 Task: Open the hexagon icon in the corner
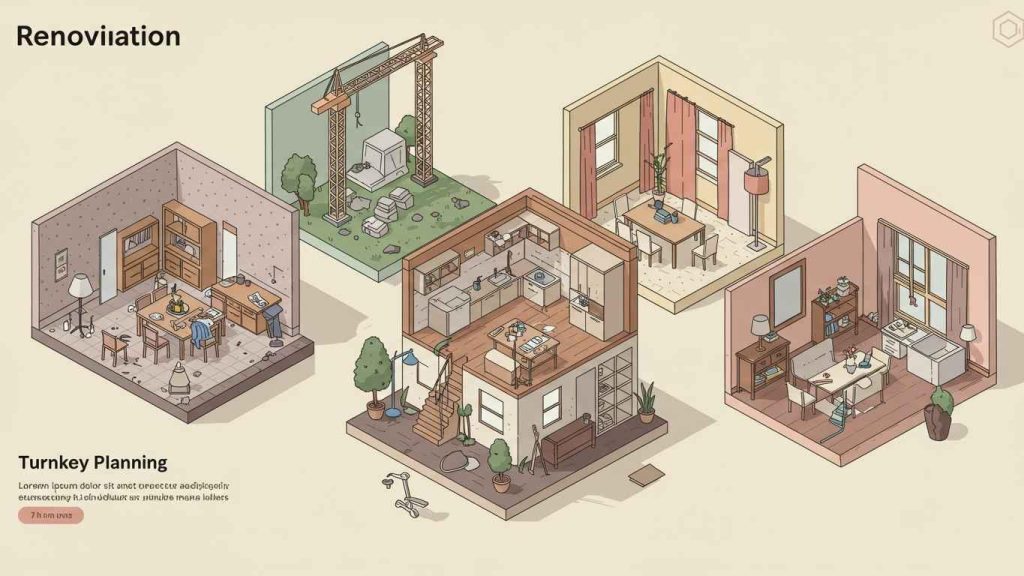(x=1003, y=30)
